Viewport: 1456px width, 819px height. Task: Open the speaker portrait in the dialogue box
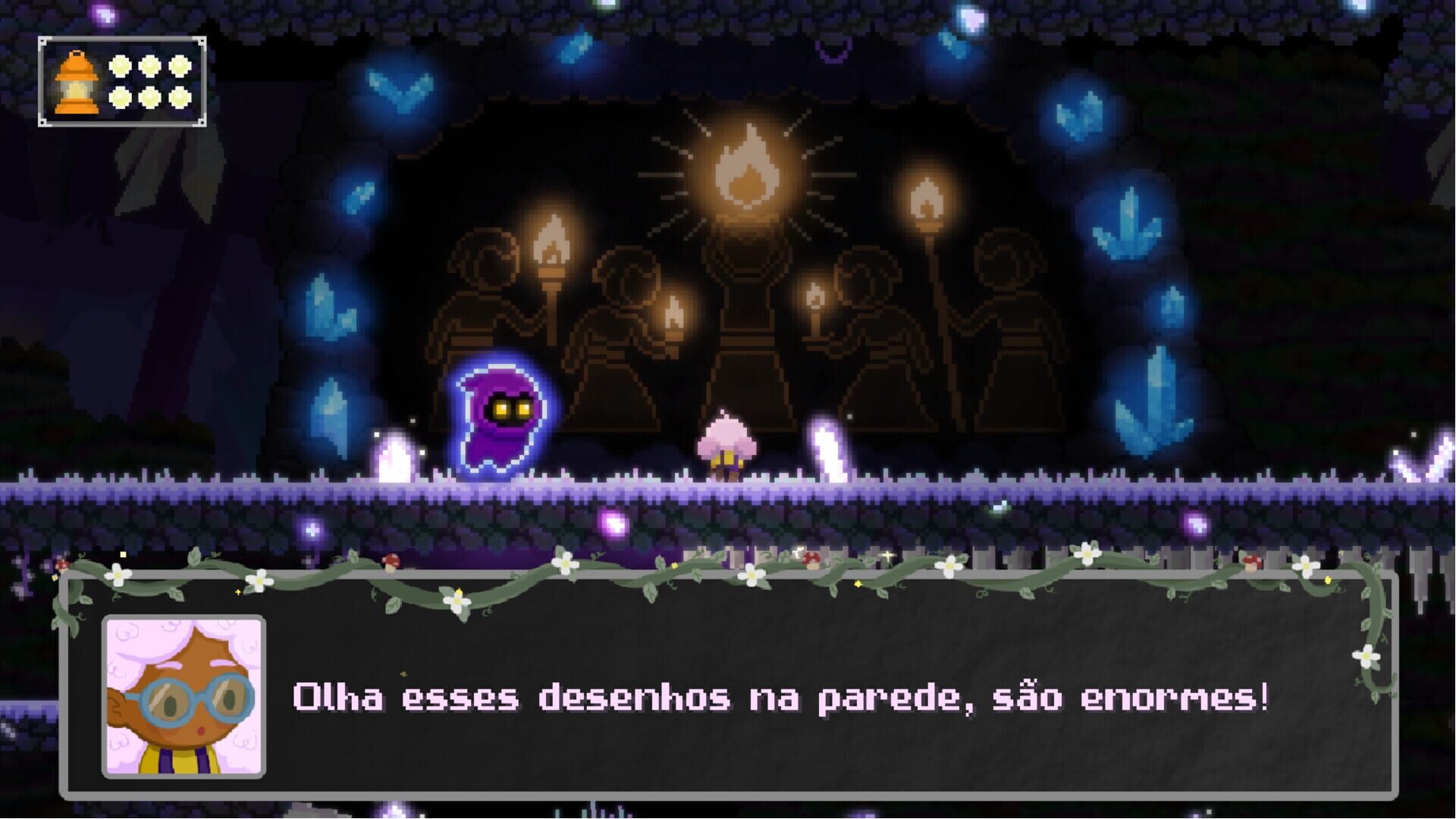[x=184, y=698]
